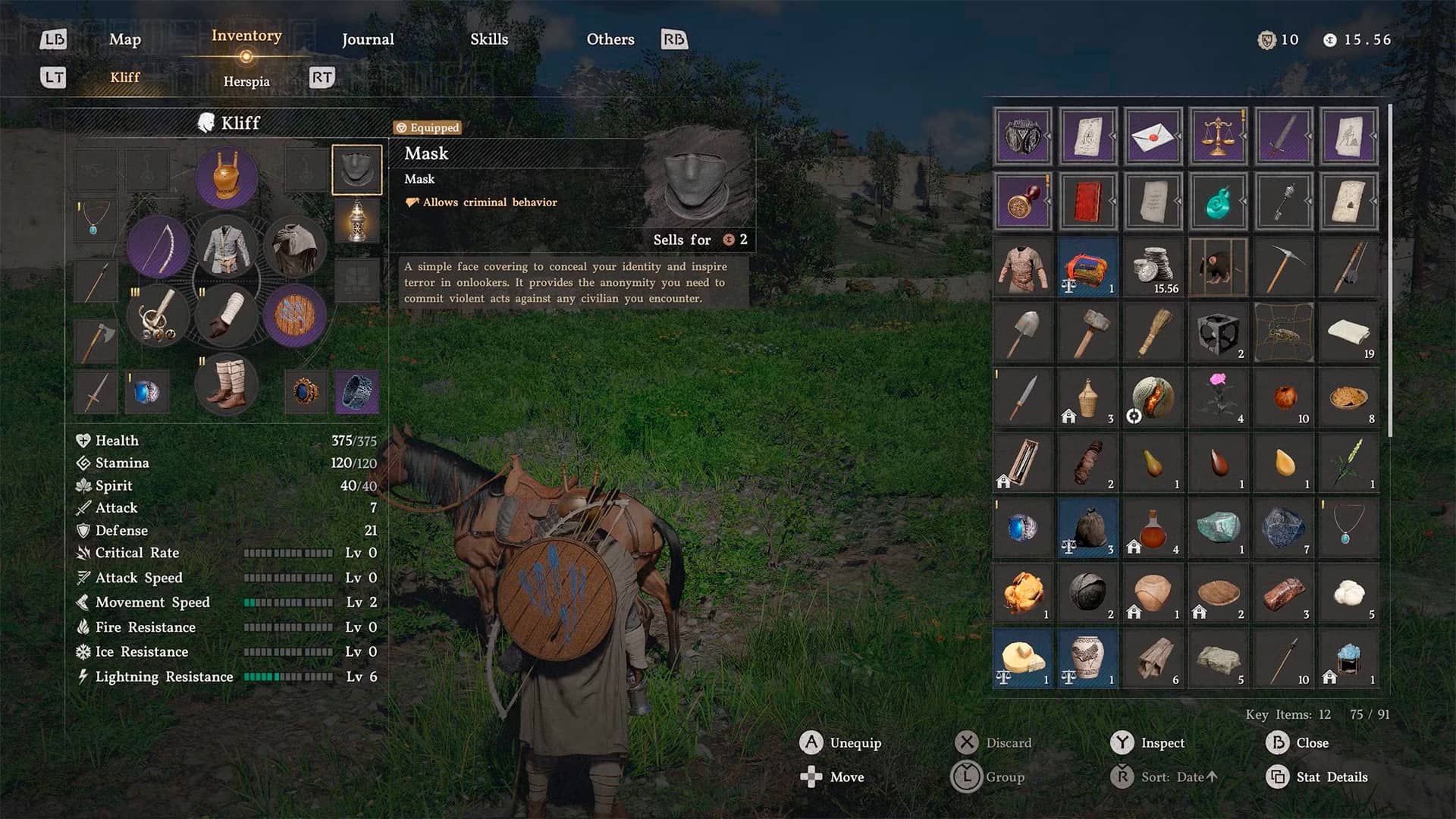Select the equipped boots slot
This screenshot has width=1456, height=819.
point(226,384)
